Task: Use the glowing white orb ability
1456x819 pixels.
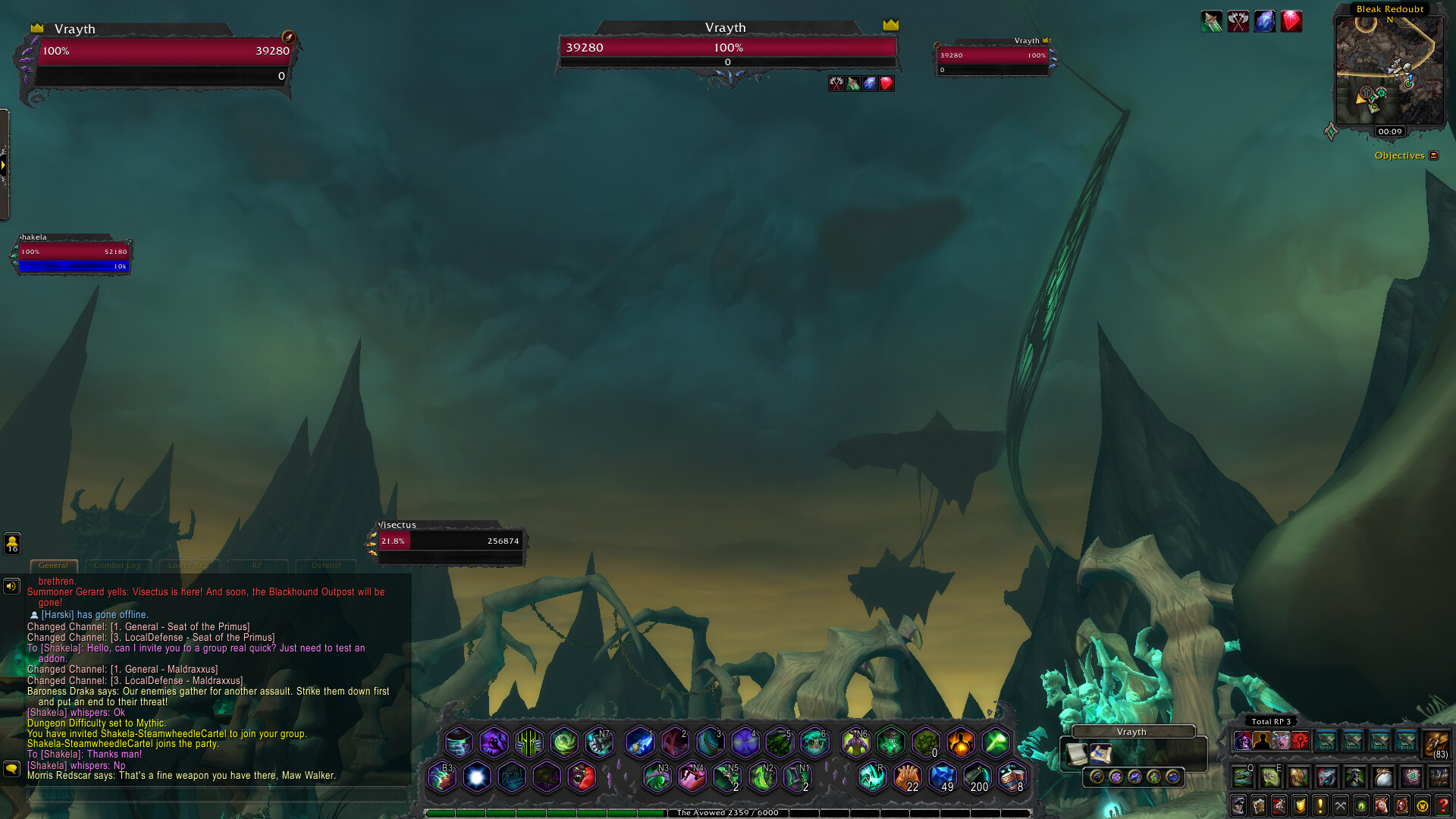Action: [476, 777]
